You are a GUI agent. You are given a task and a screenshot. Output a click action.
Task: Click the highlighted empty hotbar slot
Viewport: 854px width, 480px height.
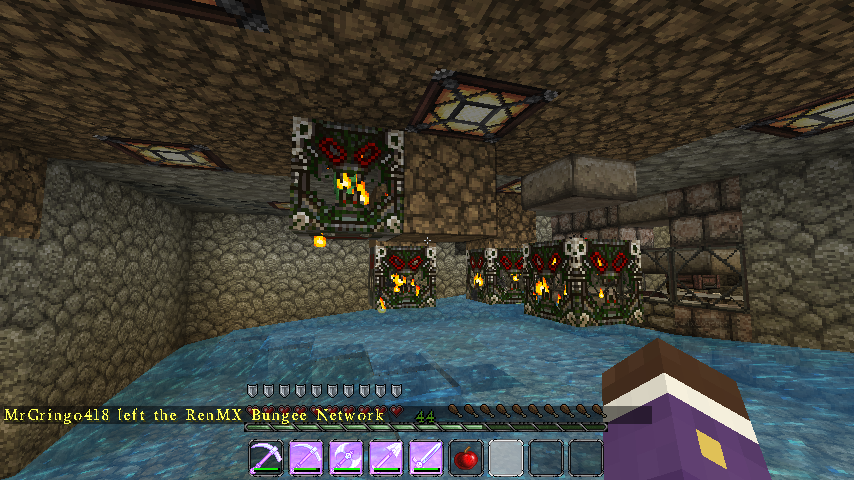[506, 458]
